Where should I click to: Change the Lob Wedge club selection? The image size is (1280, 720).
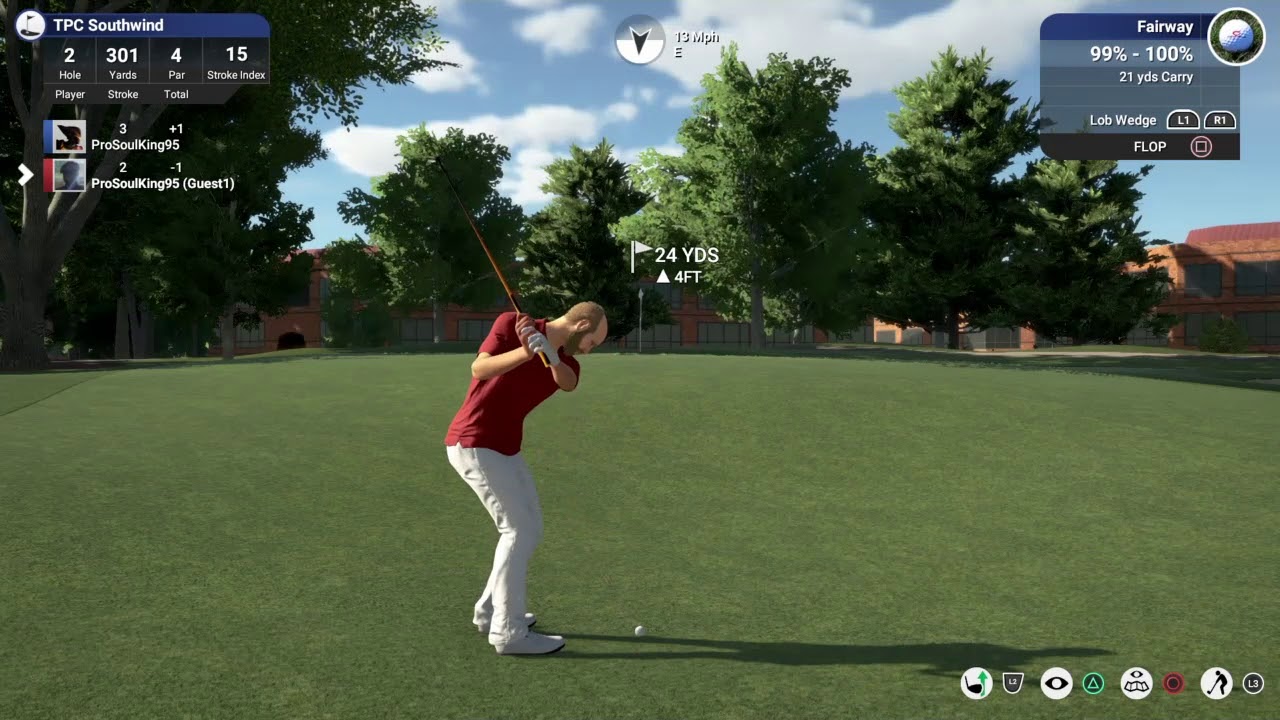pyautogui.click(x=1122, y=120)
